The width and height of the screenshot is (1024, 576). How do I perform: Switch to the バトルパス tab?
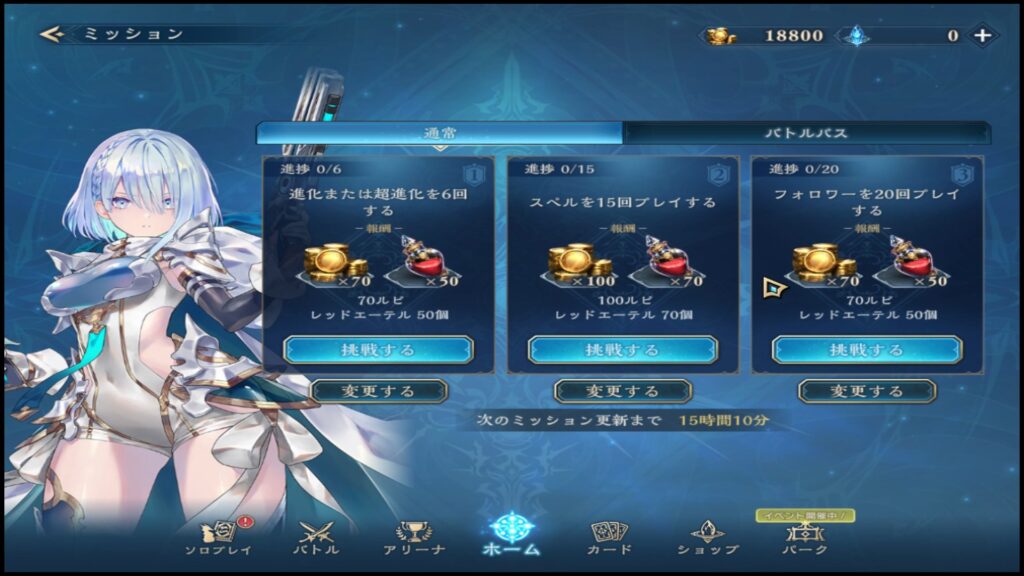coord(806,133)
